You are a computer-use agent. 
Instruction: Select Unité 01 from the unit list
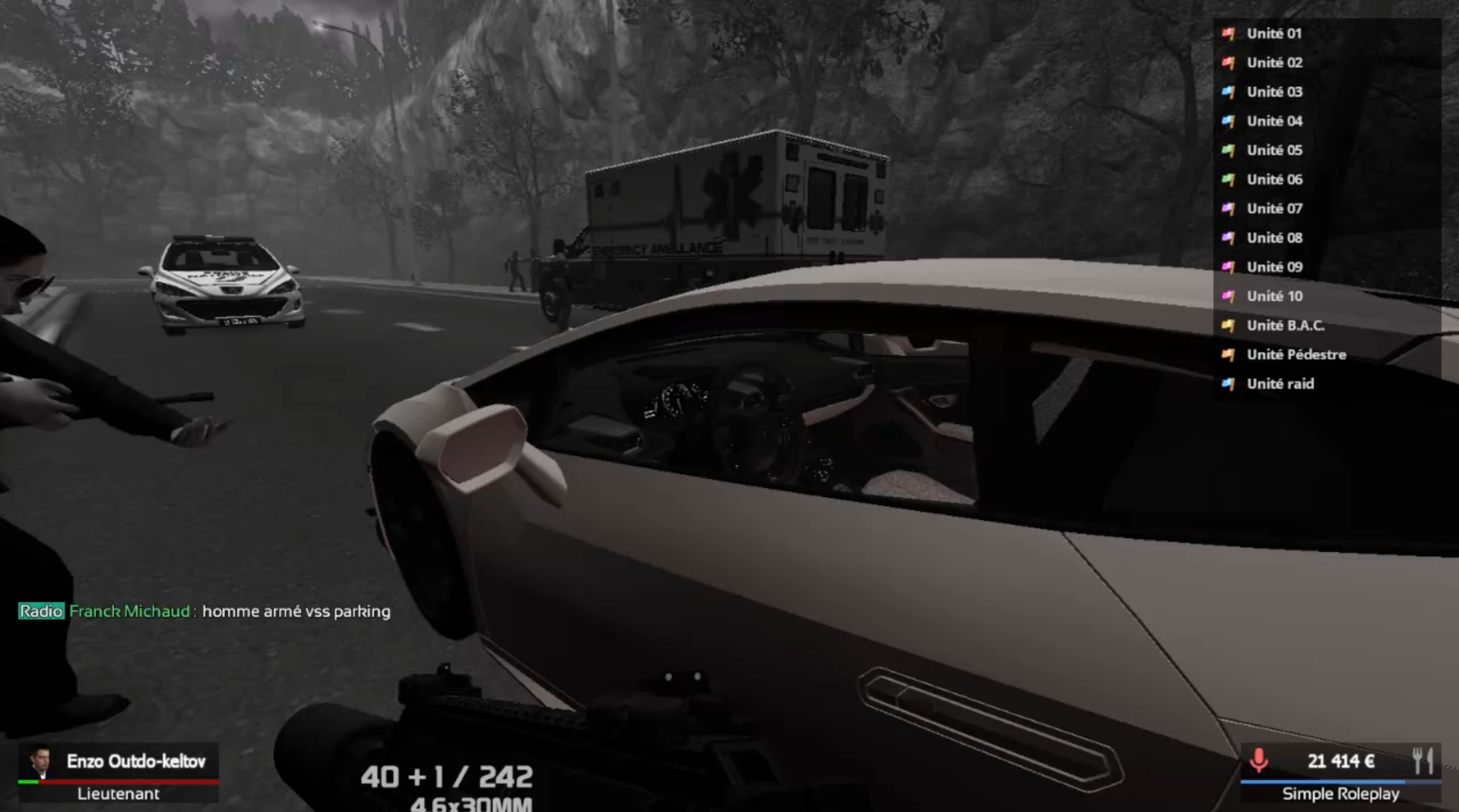[1273, 33]
